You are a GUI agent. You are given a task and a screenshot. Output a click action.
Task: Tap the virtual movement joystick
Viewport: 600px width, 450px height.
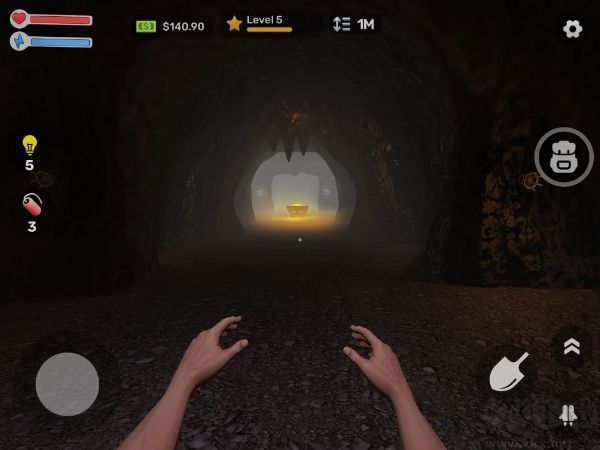67,384
